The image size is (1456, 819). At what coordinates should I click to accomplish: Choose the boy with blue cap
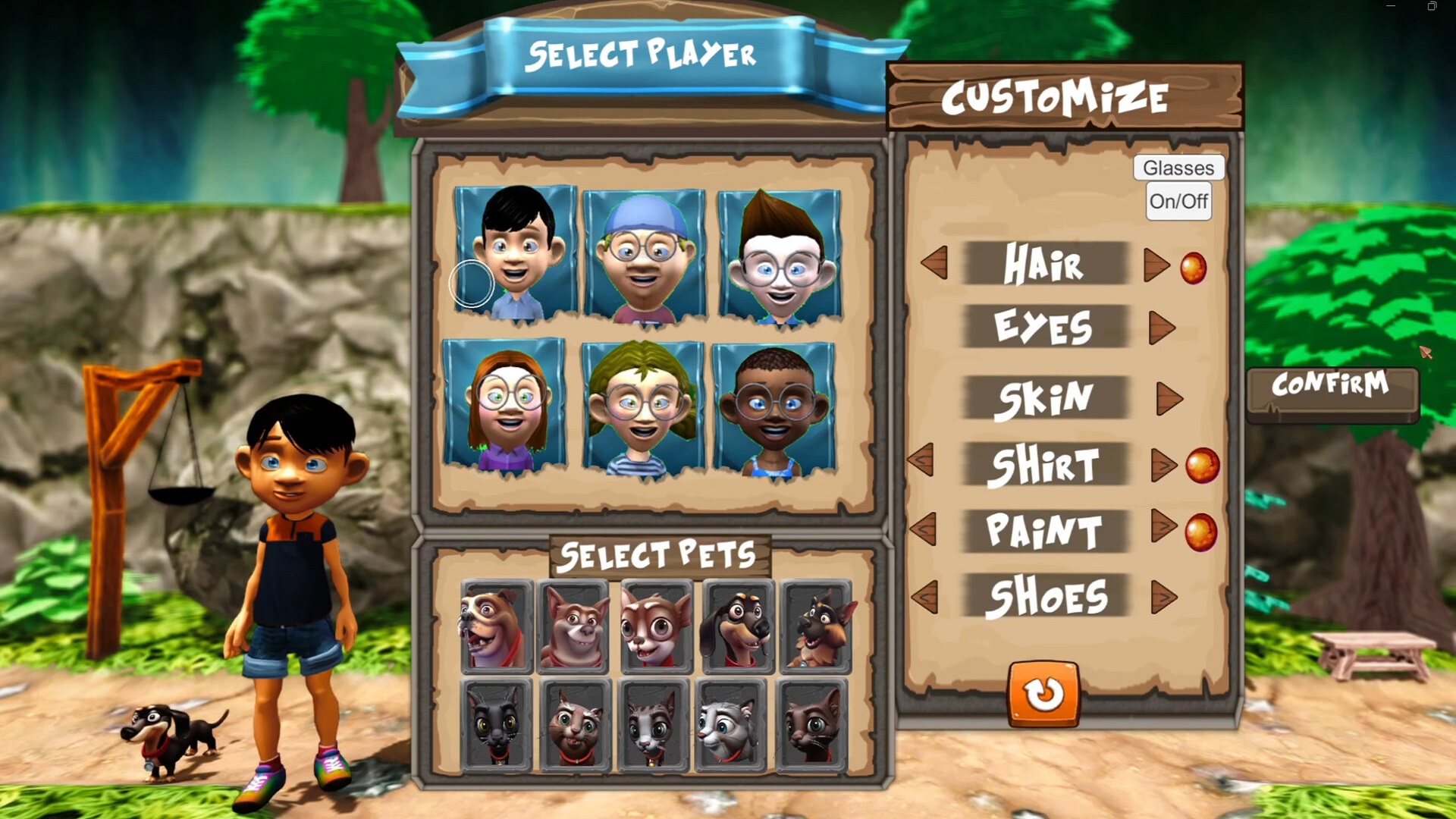643,256
